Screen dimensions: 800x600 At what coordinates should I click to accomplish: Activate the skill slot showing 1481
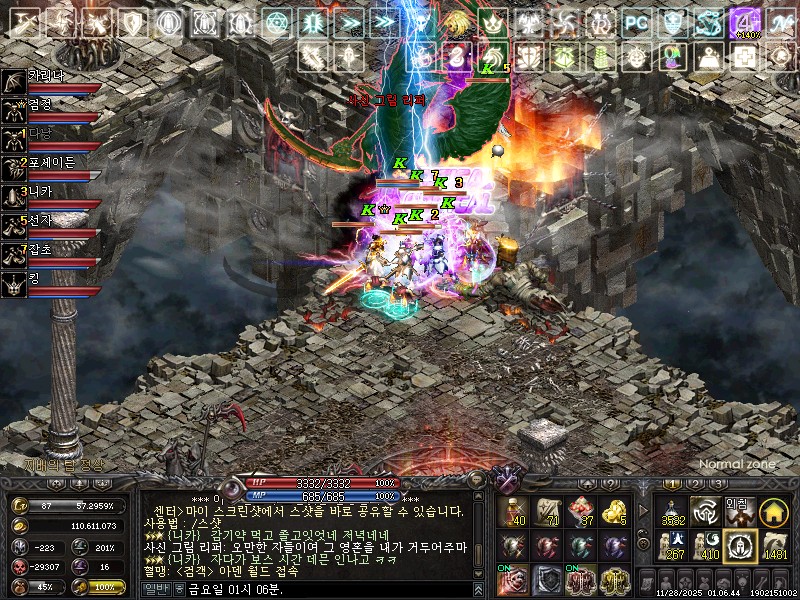coord(773,546)
